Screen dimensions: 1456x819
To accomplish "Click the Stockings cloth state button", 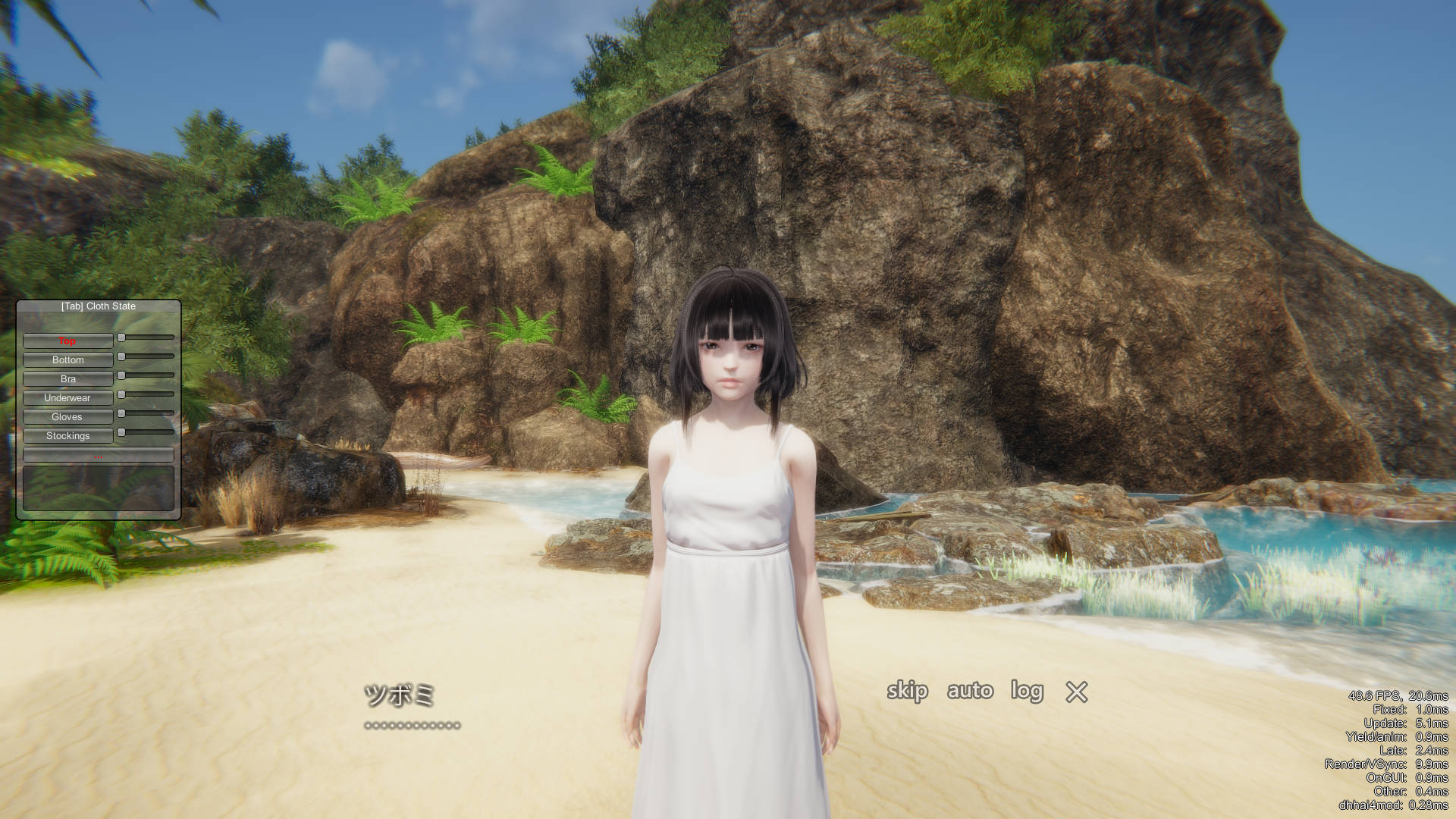I will (x=67, y=436).
